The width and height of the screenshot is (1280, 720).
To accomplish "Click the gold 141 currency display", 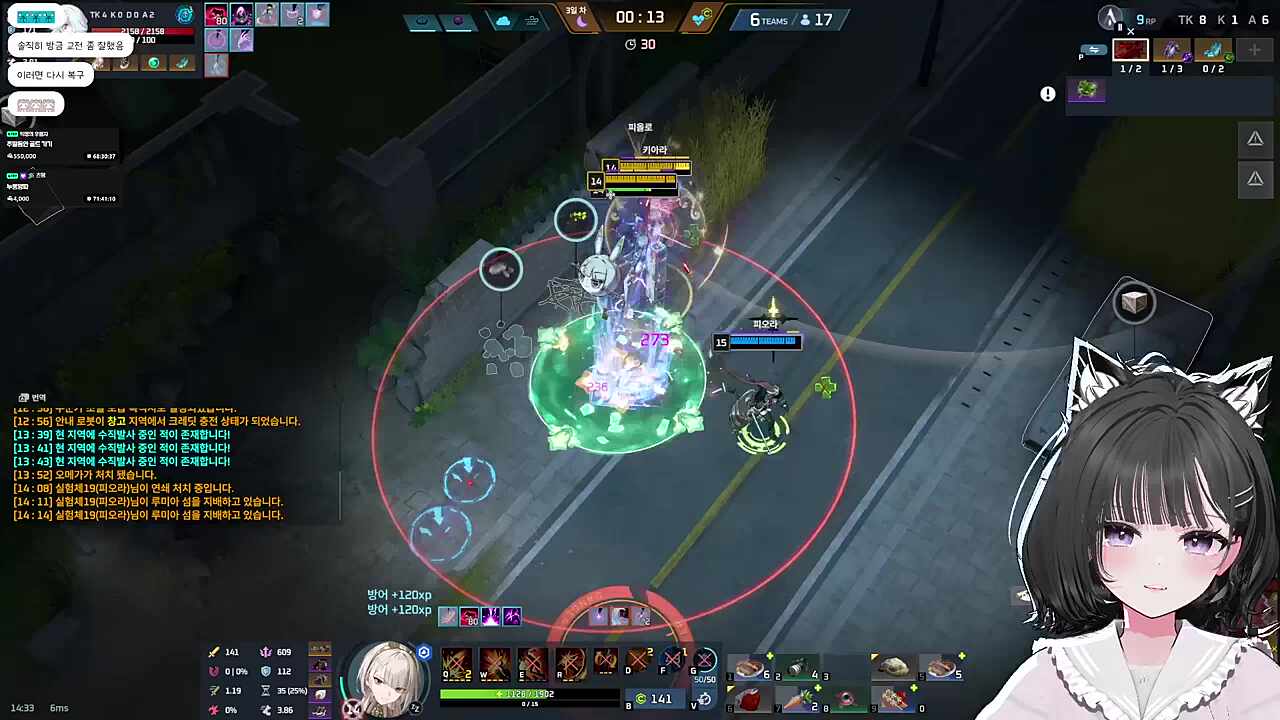I will pyautogui.click(x=660, y=699).
